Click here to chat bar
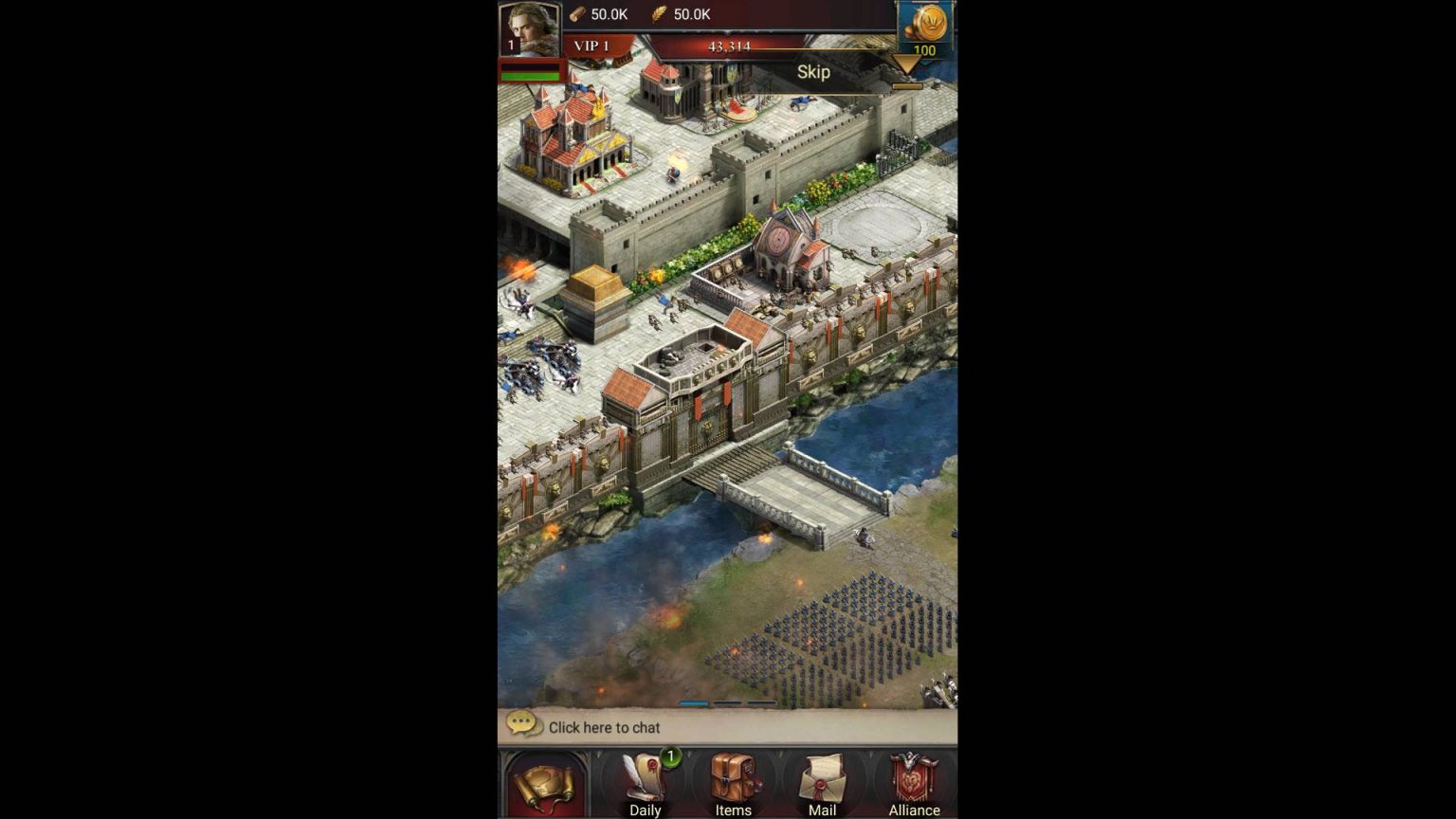 726,727
